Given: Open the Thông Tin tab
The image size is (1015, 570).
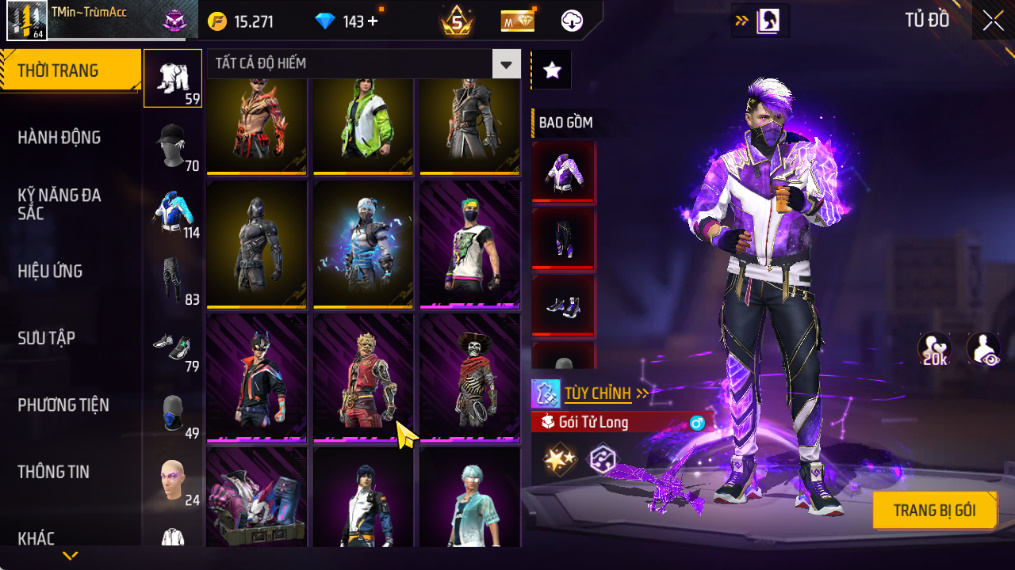Looking at the screenshot, I should 53,472.
